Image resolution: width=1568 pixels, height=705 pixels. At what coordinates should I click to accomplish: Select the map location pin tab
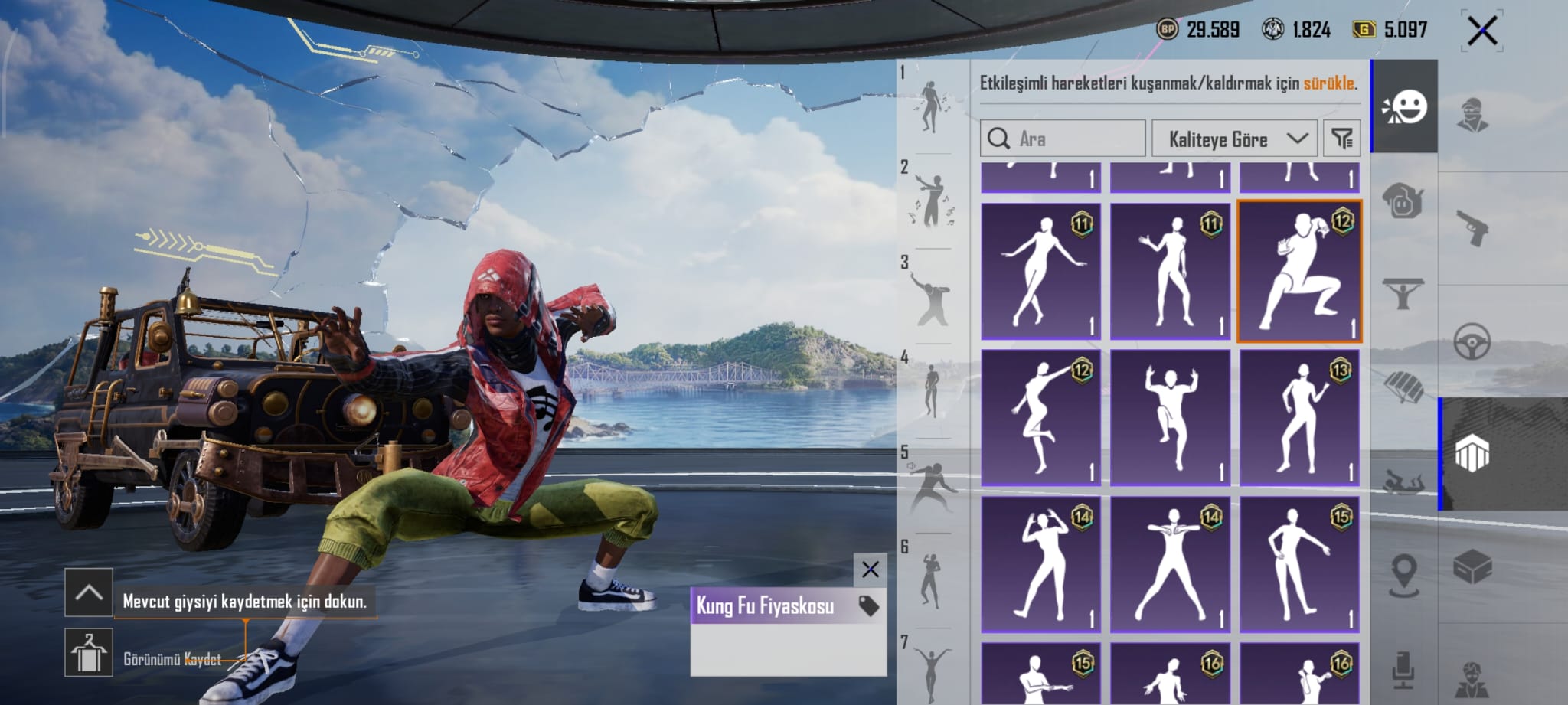tap(1404, 574)
